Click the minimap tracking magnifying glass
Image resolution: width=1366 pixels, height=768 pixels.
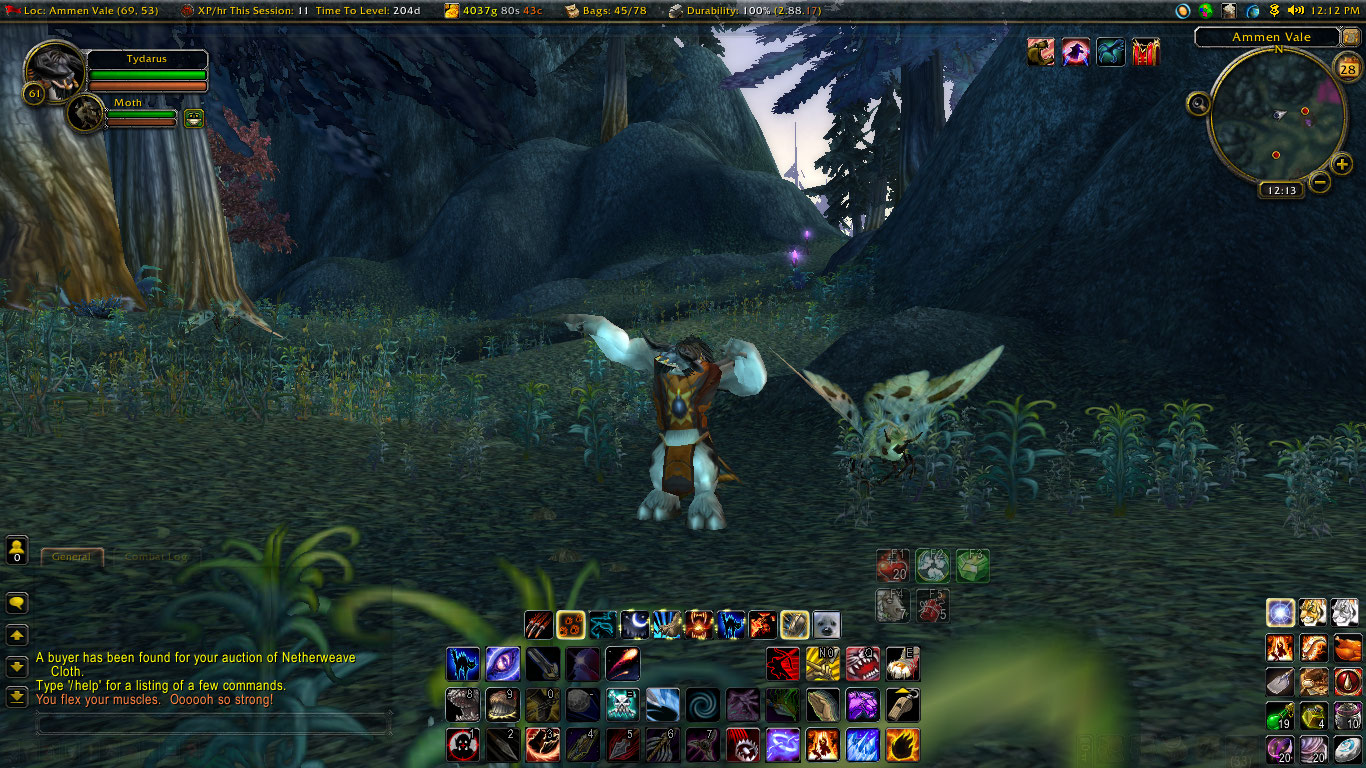(x=1198, y=103)
